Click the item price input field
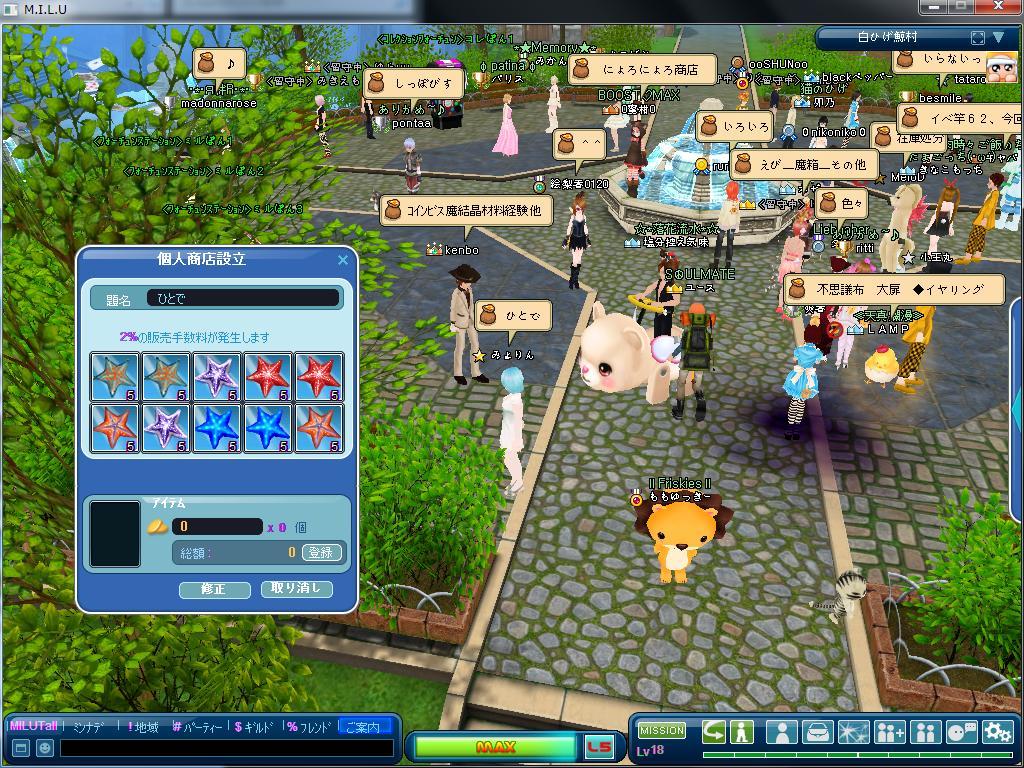 coord(217,526)
